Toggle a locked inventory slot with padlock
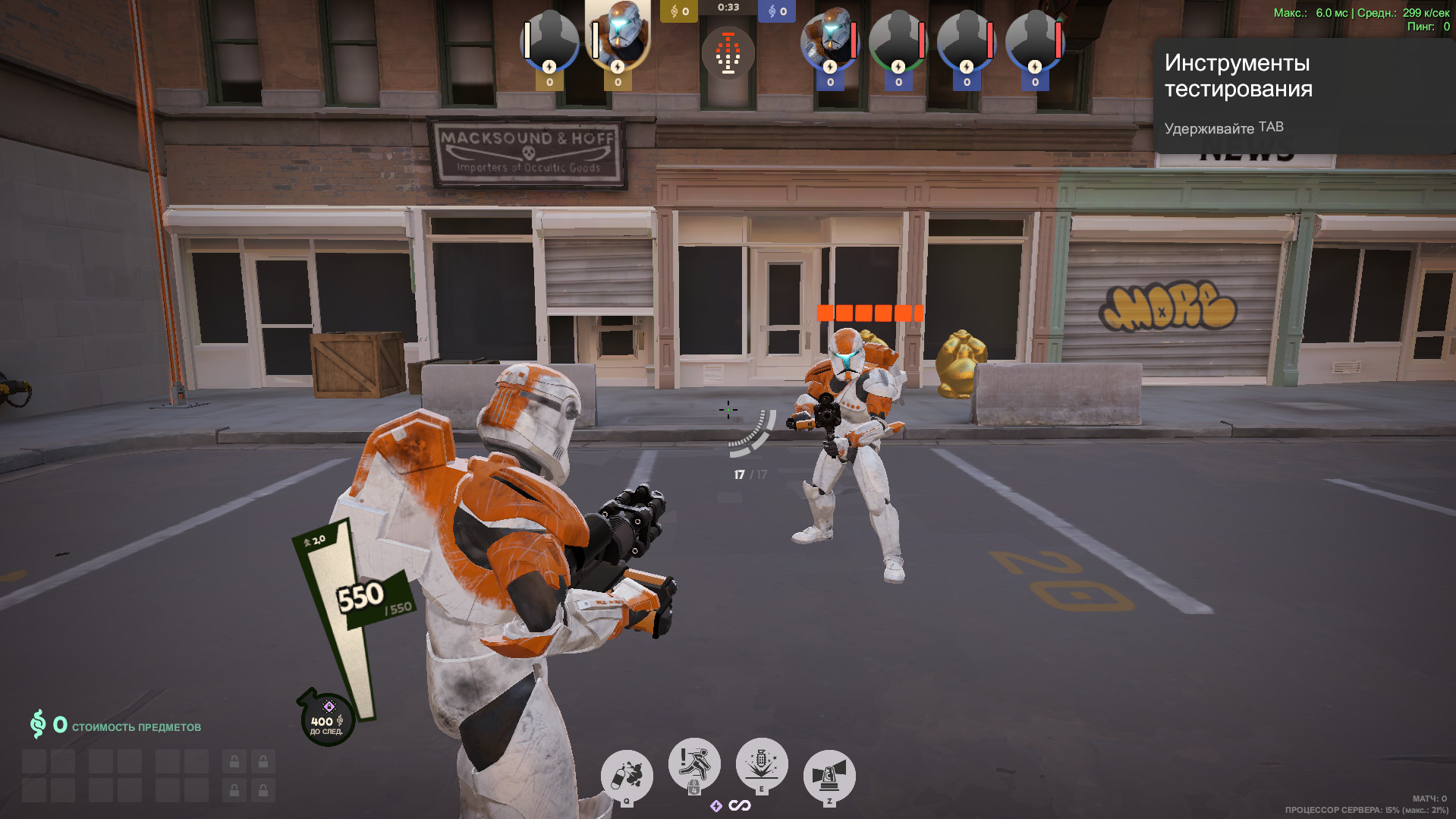Image resolution: width=1456 pixels, height=819 pixels. tap(233, 761)
